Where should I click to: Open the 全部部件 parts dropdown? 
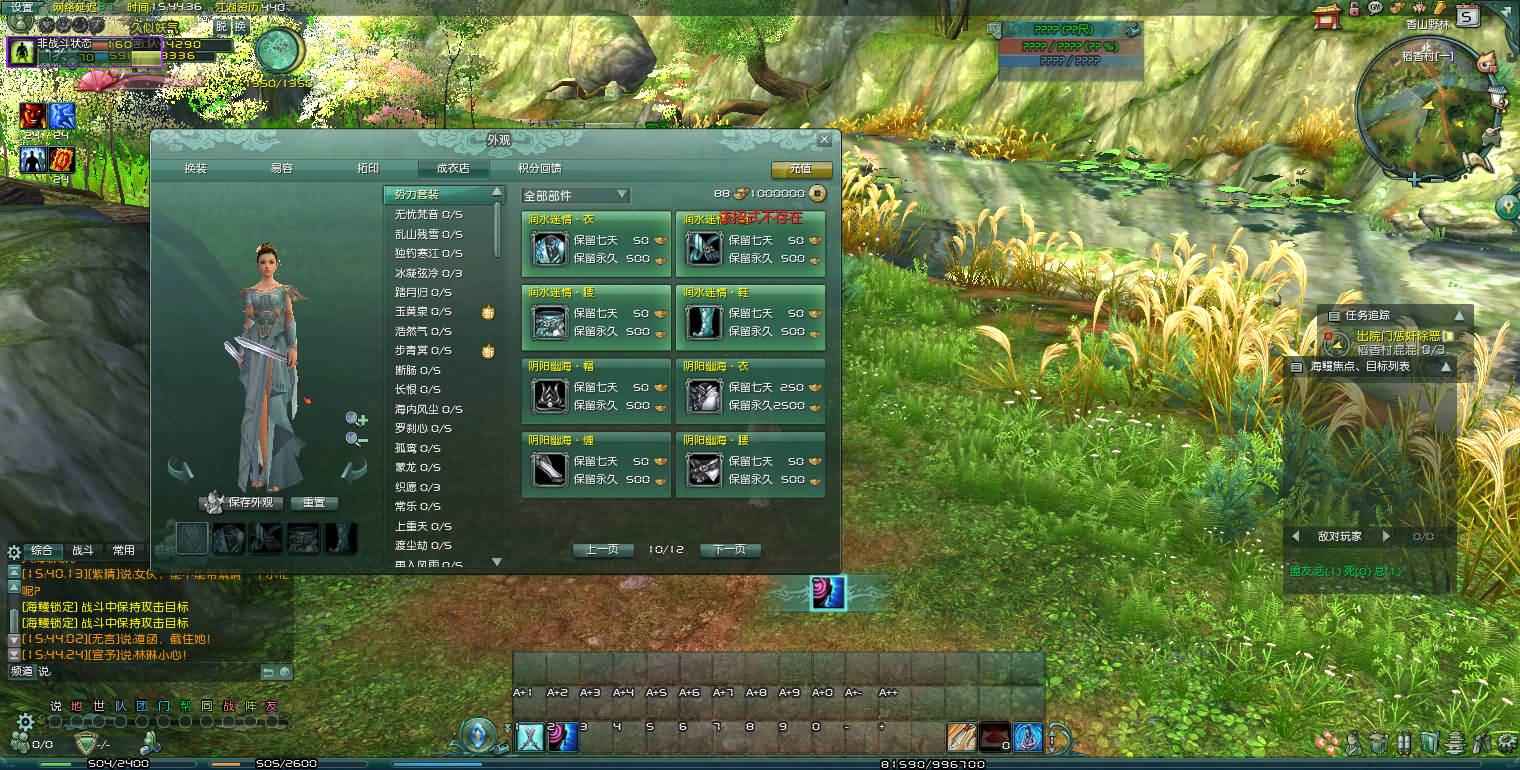pos(575,193)
